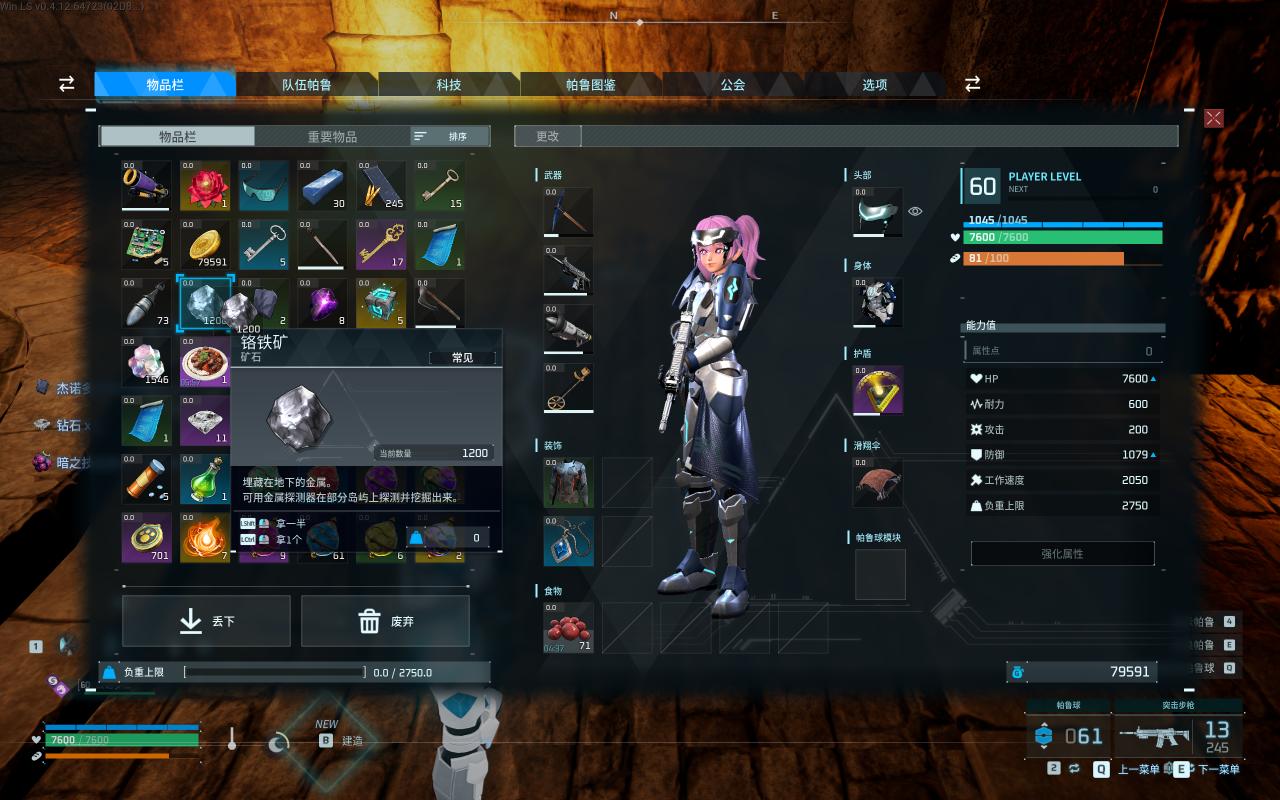Screen dimensions: 1280x800
Task: Open the 帕鲁图鉴 tab
Action: click(x=591, y=85)
